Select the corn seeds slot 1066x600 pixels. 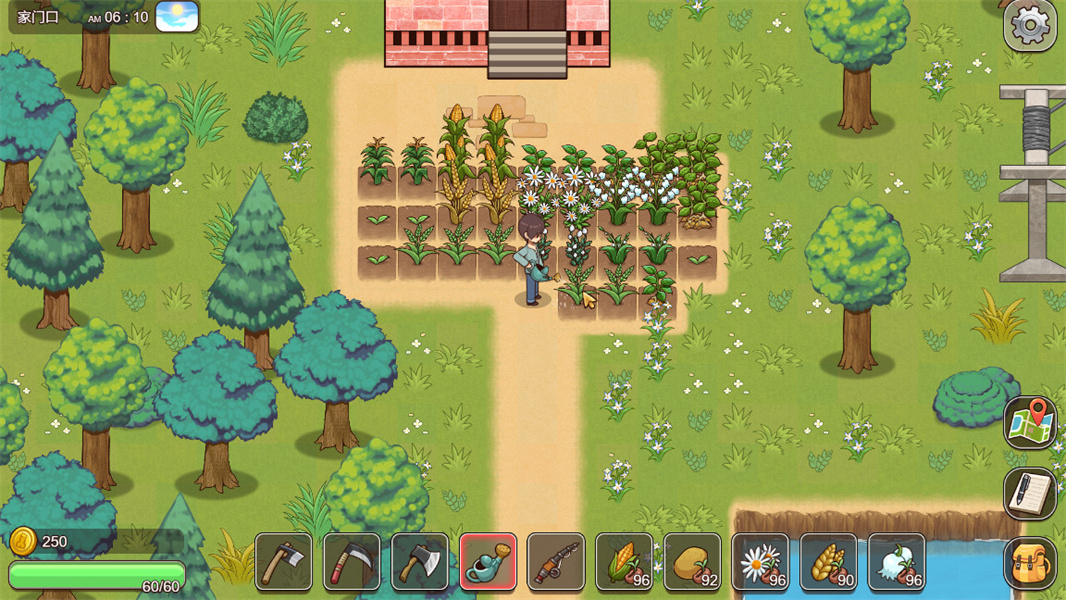[624, 561]
